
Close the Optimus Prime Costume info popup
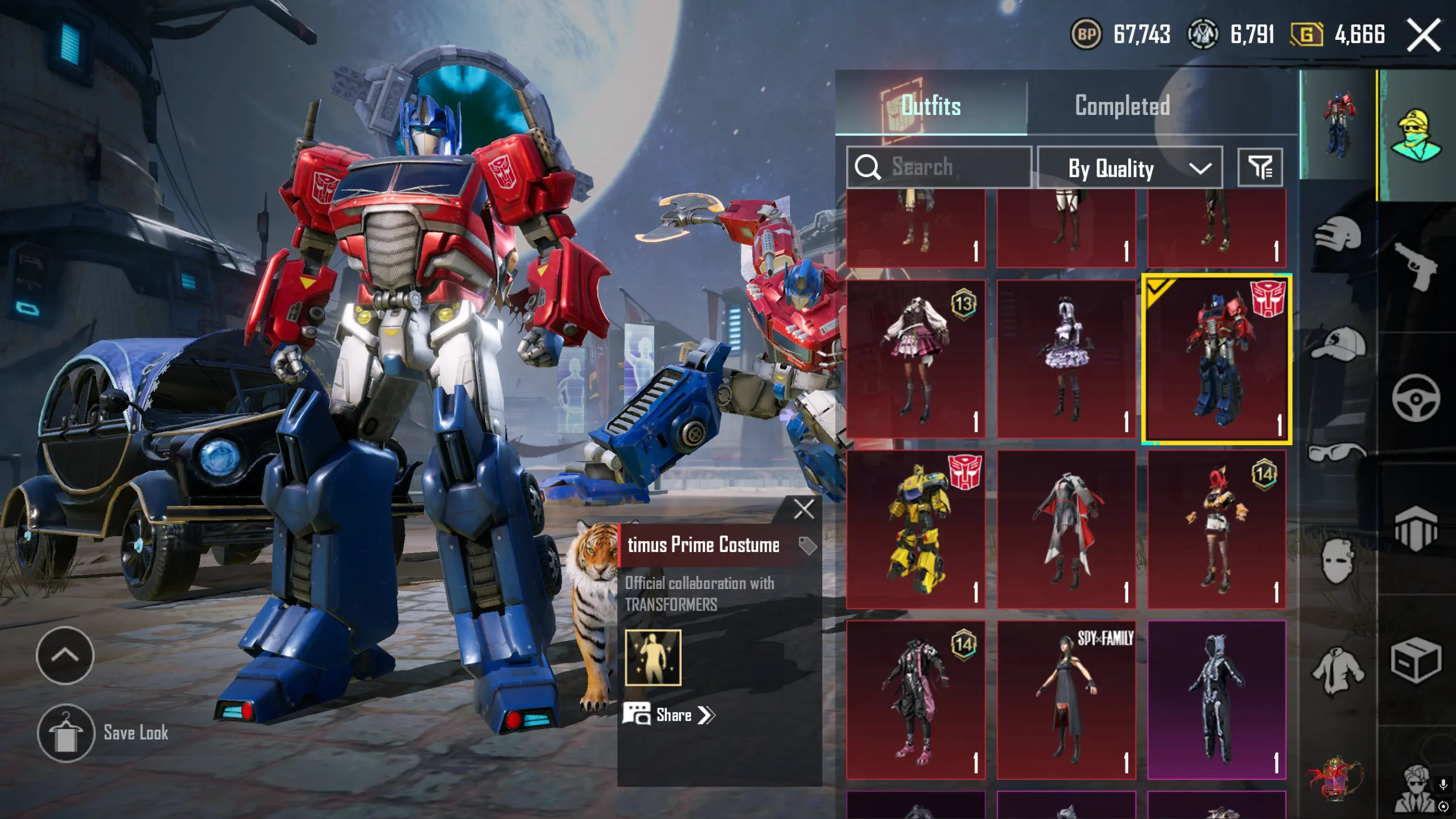click(803, 509)
